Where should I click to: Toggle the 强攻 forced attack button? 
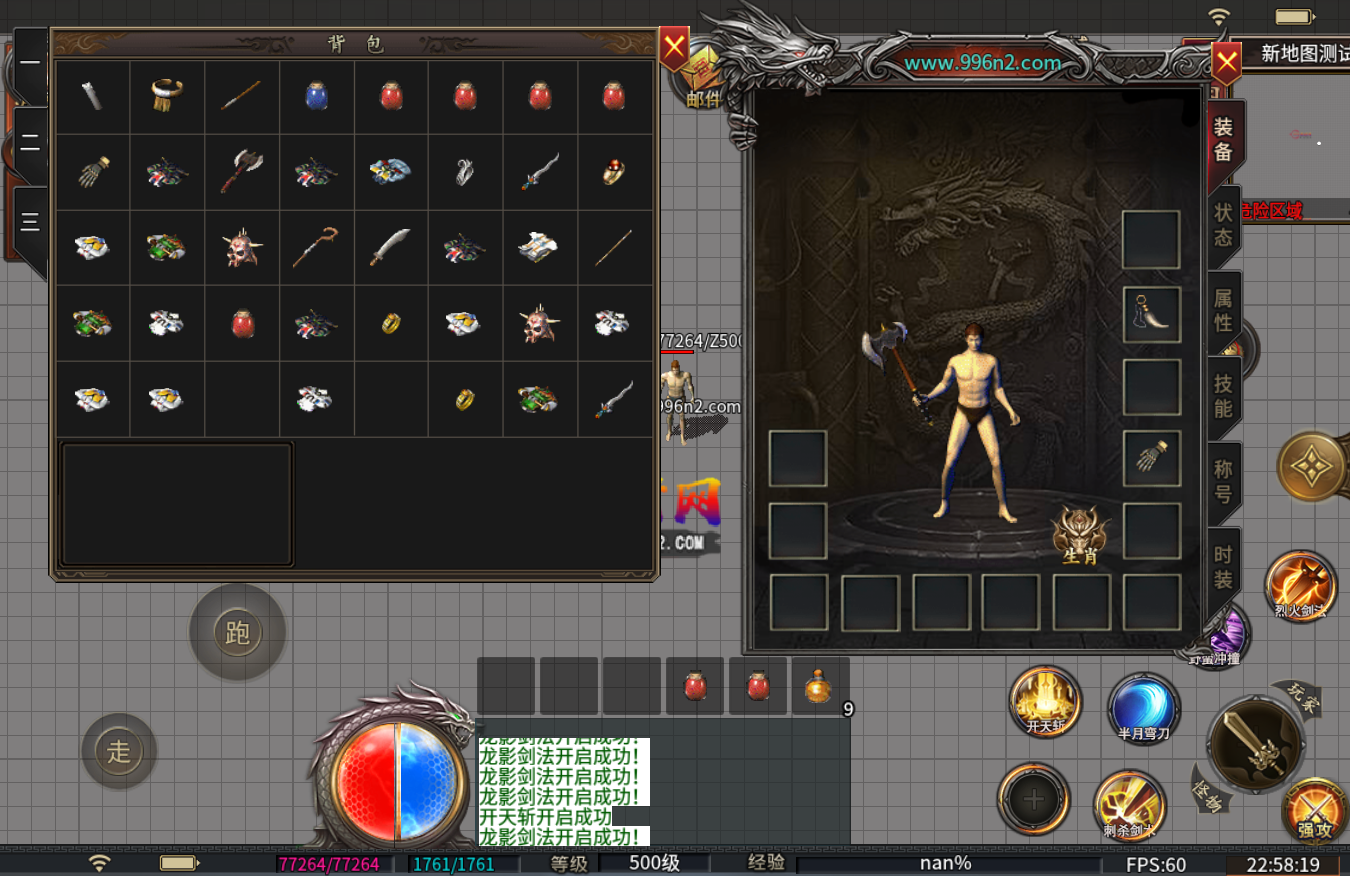(1314, 808)
